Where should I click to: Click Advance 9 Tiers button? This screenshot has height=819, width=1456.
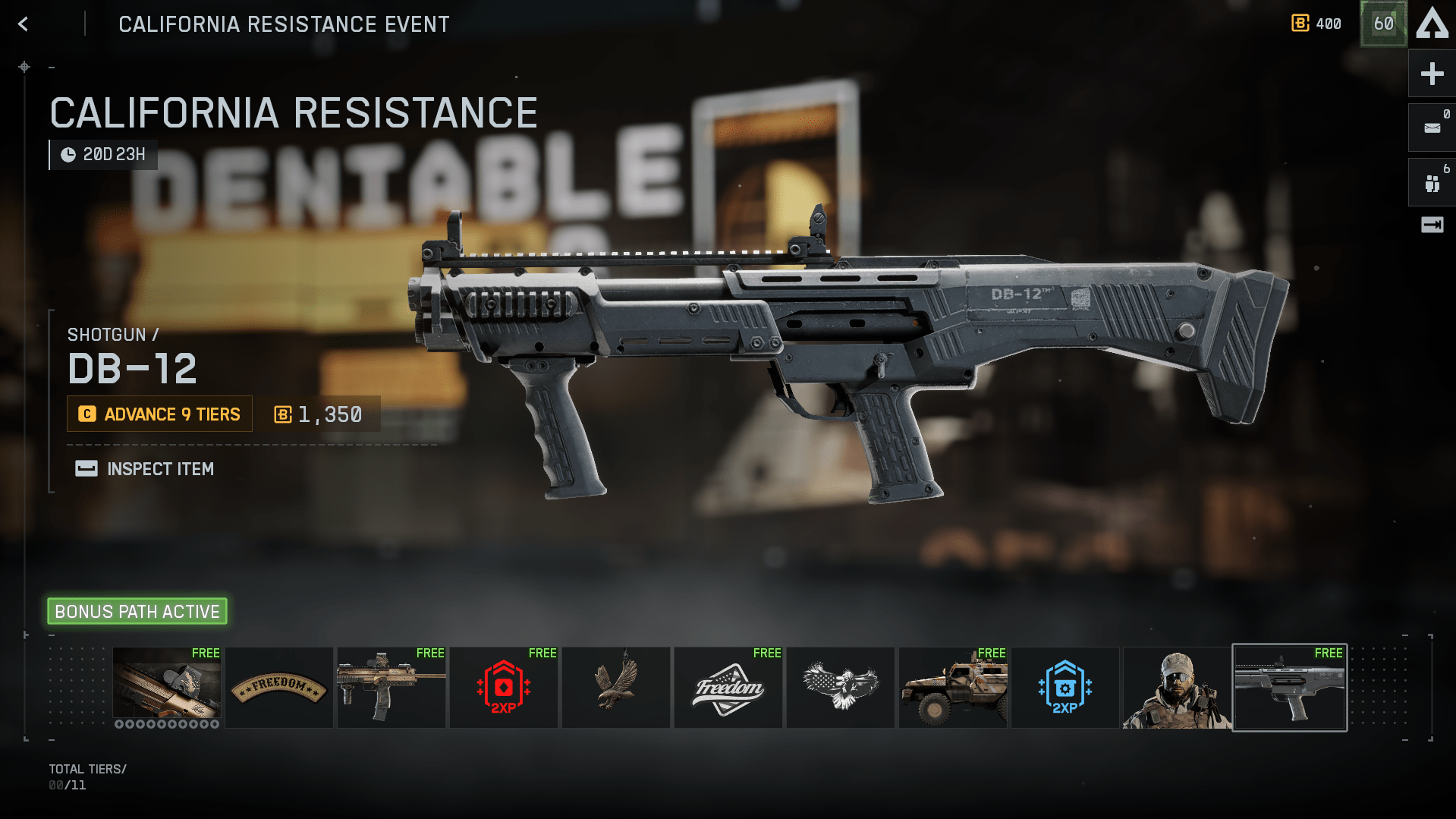(160, 414)
